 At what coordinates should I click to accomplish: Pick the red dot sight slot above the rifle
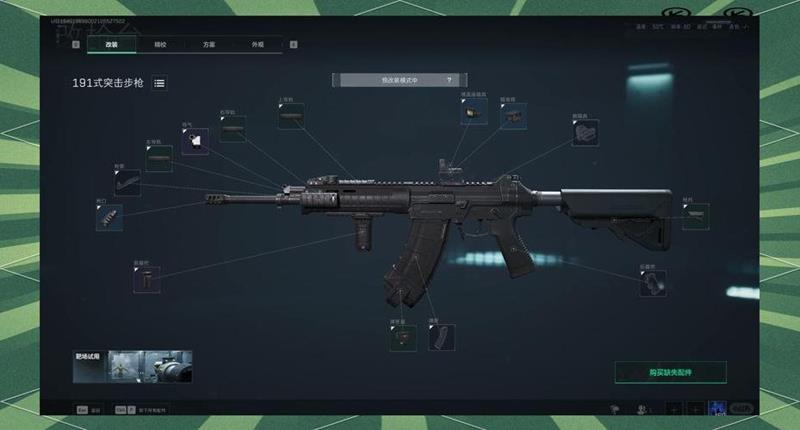pyautogui.click(x=473, y=112)
